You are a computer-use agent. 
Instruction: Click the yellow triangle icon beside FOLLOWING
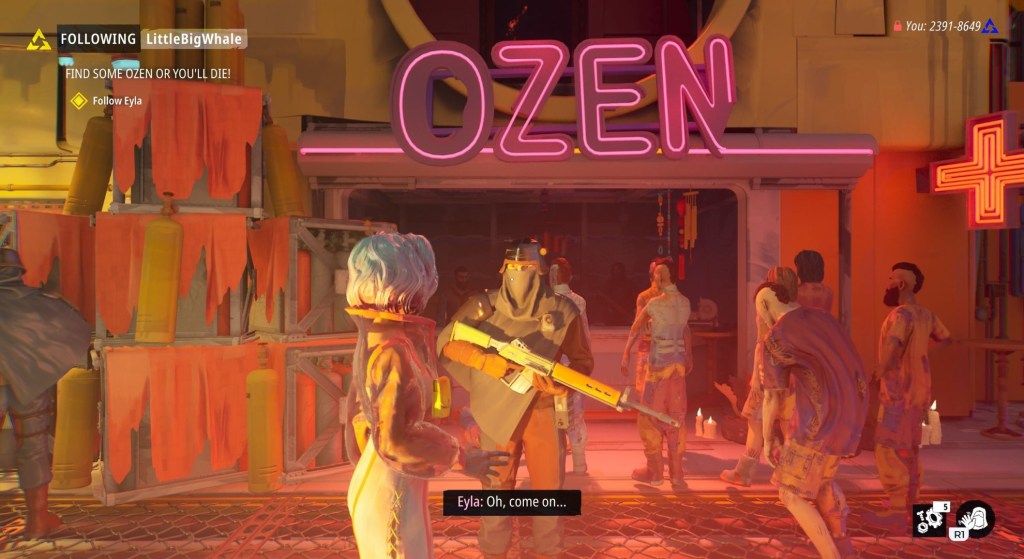pos(39,40)
